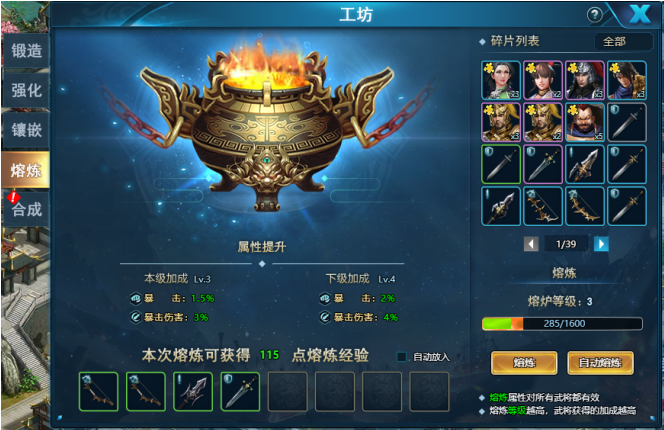Screen dimensions: 664x430
Task: Switch to the 锻造 forging tab
Action: [24, 51]
